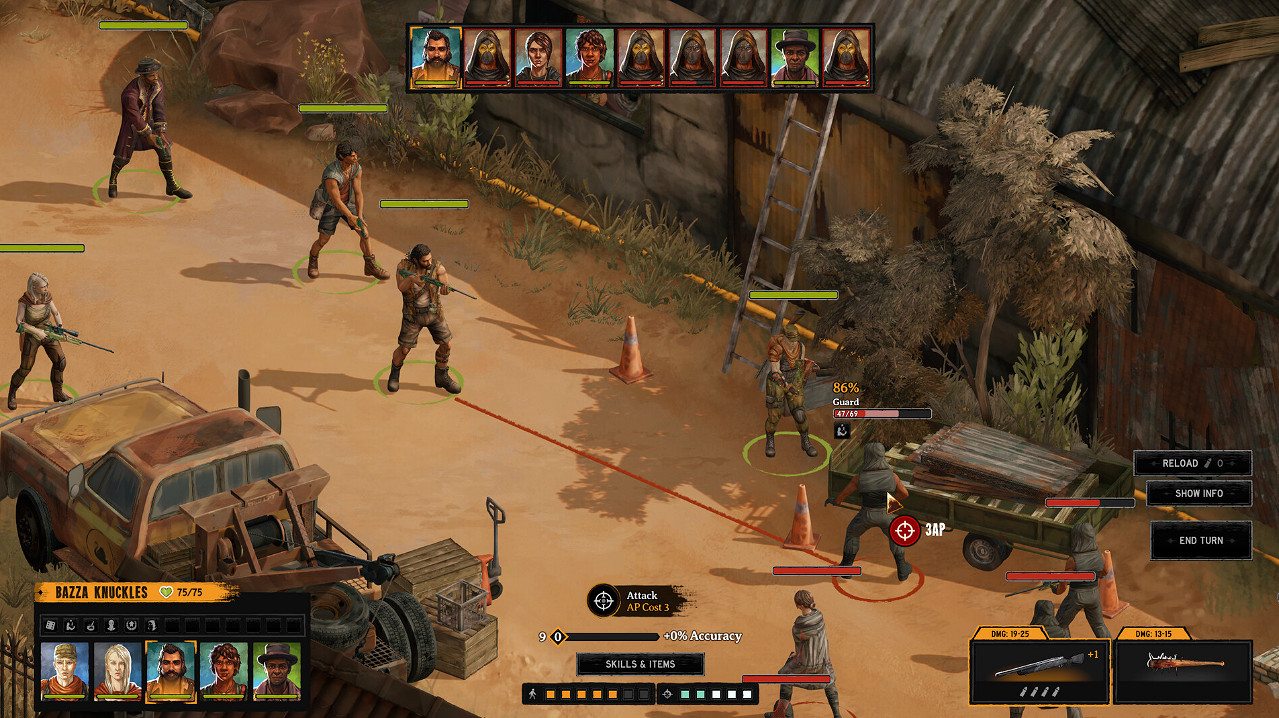Pick the curly-haired party member portrait
The height and width of the screenshot is (718, 1279).
(x=223, y=670)
